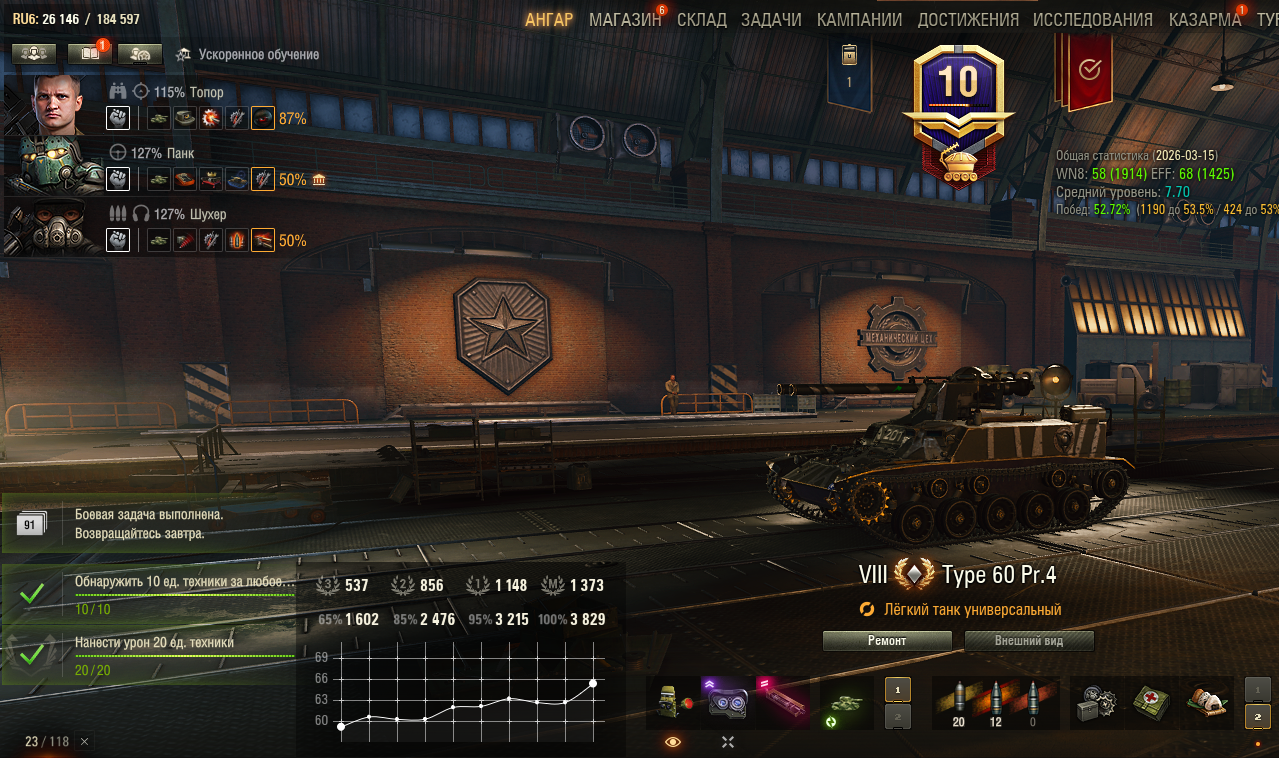The image size is (1279, 758).
Task: Show the ДОСТИЖЕНИЯ tab
Action: click(x=968, y=20)
